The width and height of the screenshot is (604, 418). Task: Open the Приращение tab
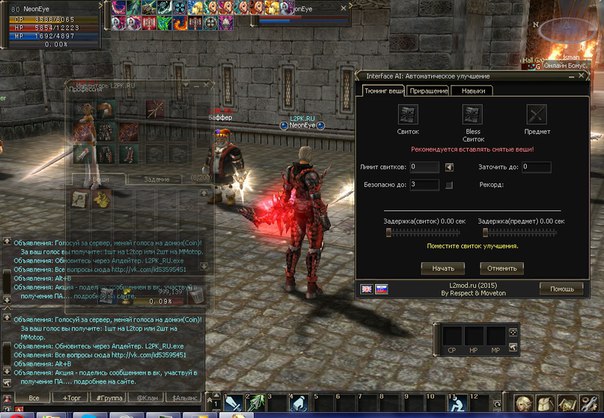427,91
